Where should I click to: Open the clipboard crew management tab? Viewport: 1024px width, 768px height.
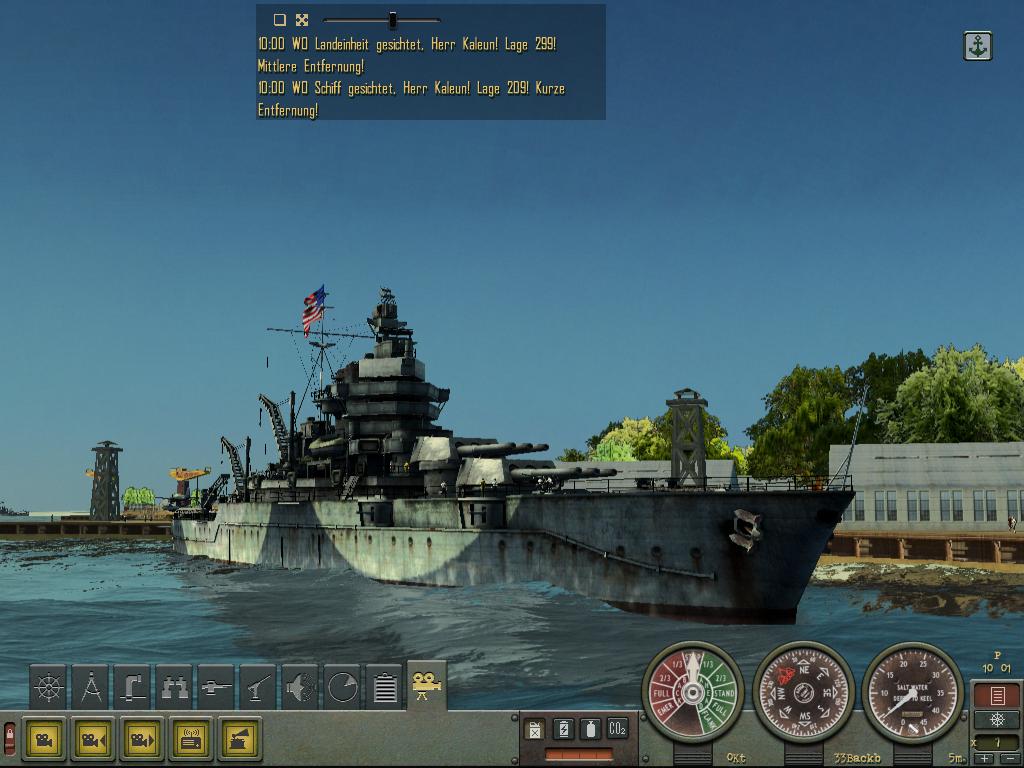click(384, 687)
